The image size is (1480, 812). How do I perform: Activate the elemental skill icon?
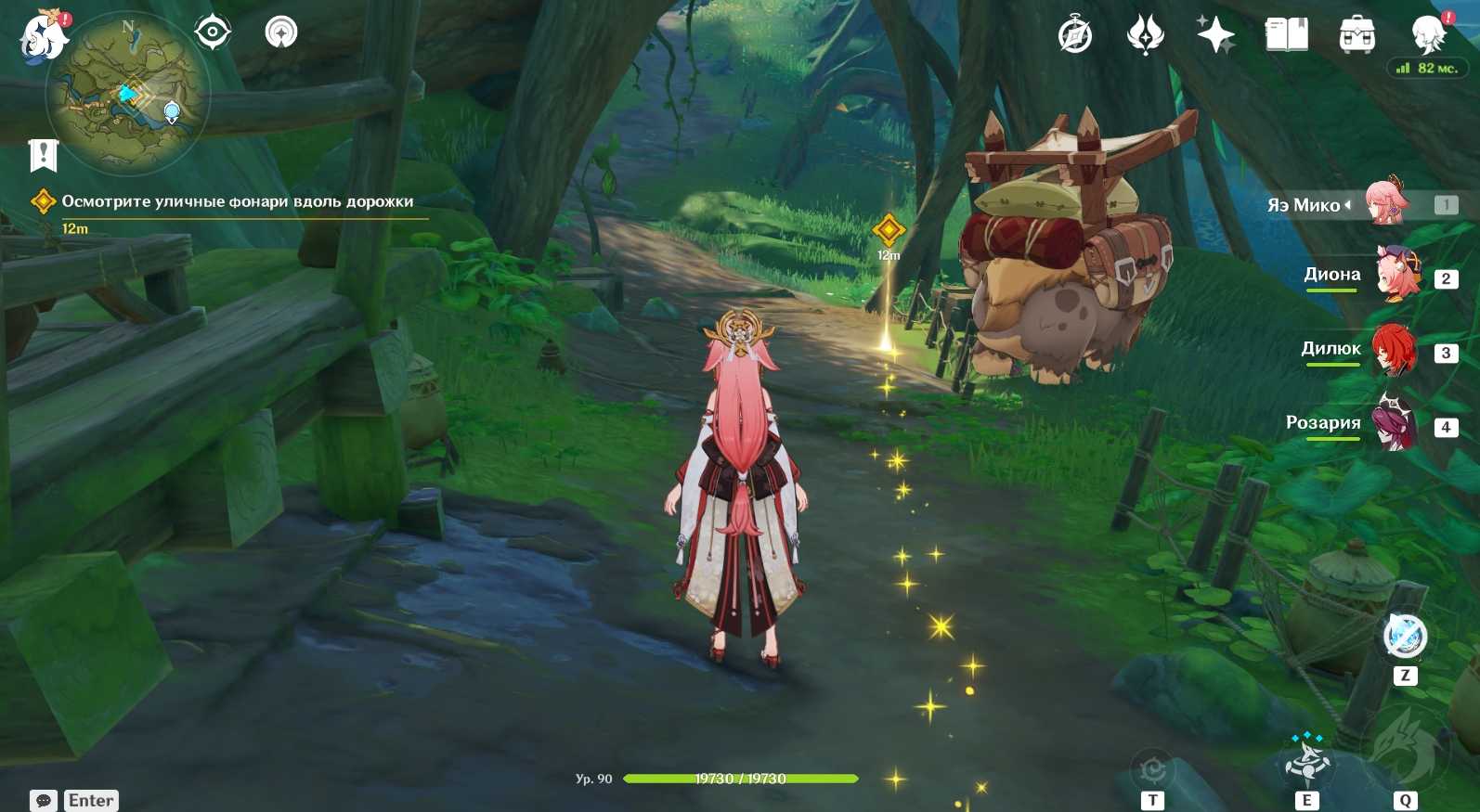(x=1307, y=761)
